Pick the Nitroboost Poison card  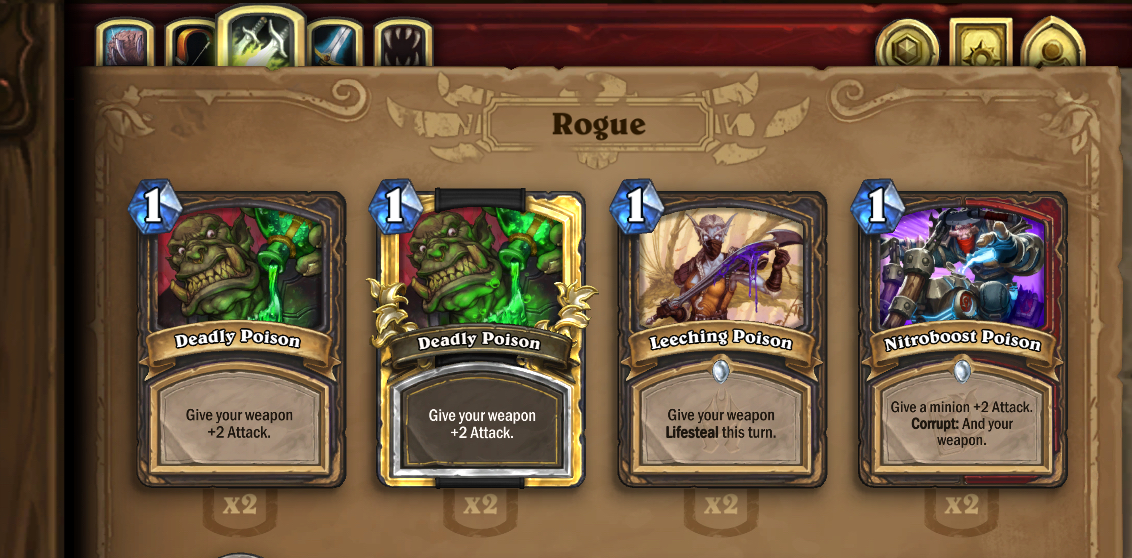[x=962, y=340]
